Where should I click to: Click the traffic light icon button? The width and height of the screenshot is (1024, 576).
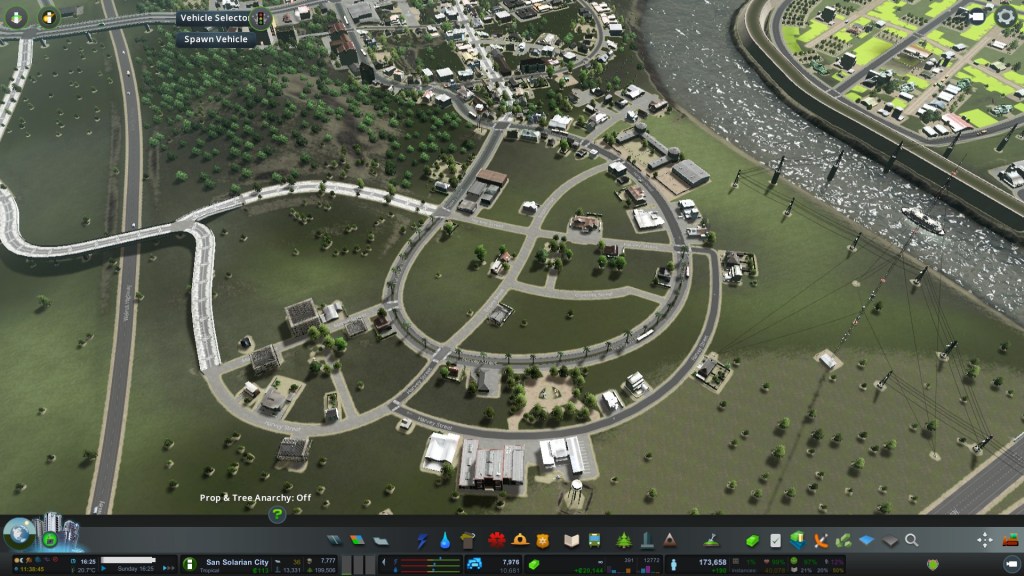coord(262,18)
